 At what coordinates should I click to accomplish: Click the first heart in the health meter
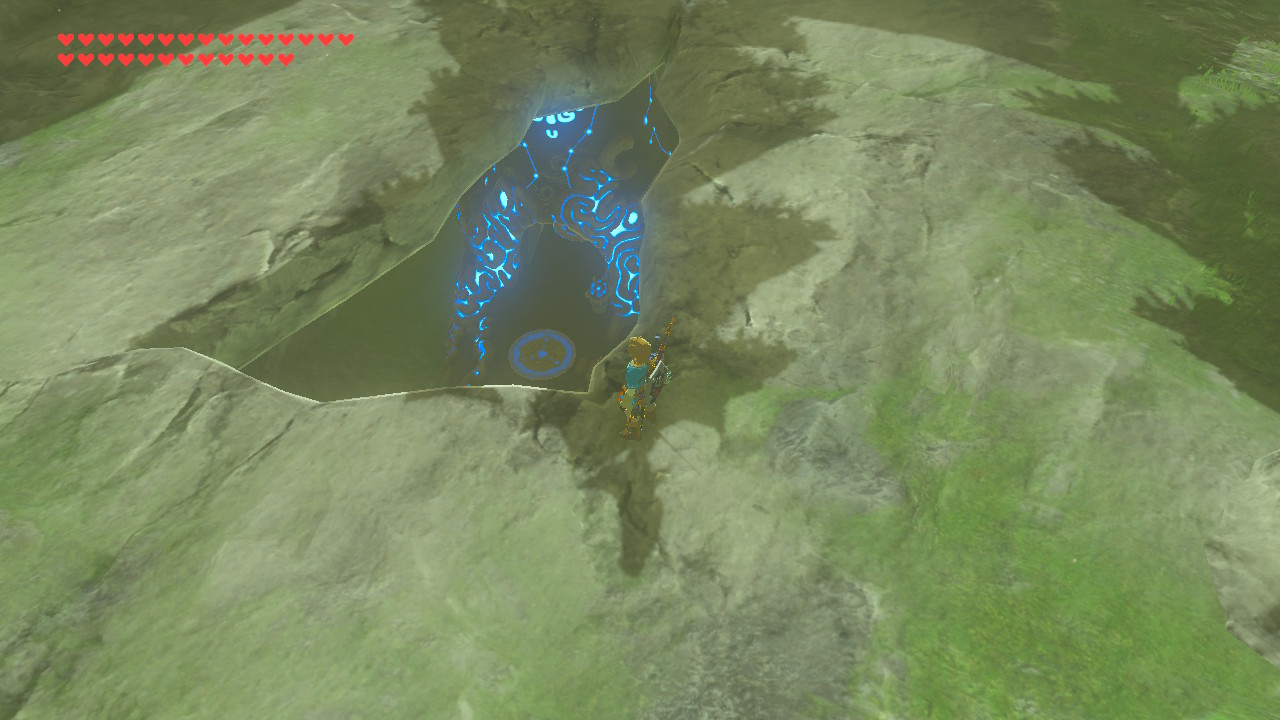65,40
